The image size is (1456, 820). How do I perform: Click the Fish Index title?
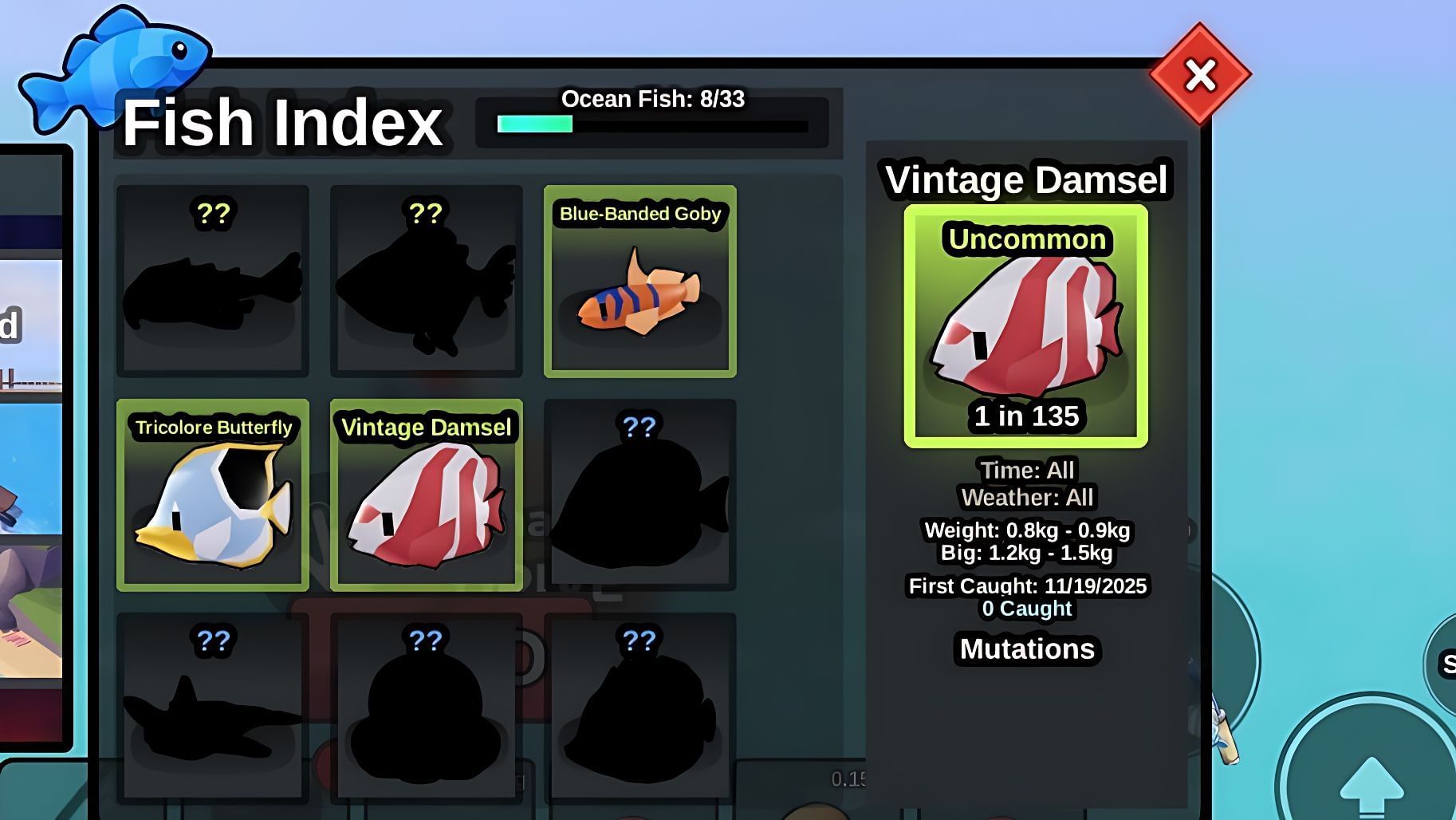(284, 121)
